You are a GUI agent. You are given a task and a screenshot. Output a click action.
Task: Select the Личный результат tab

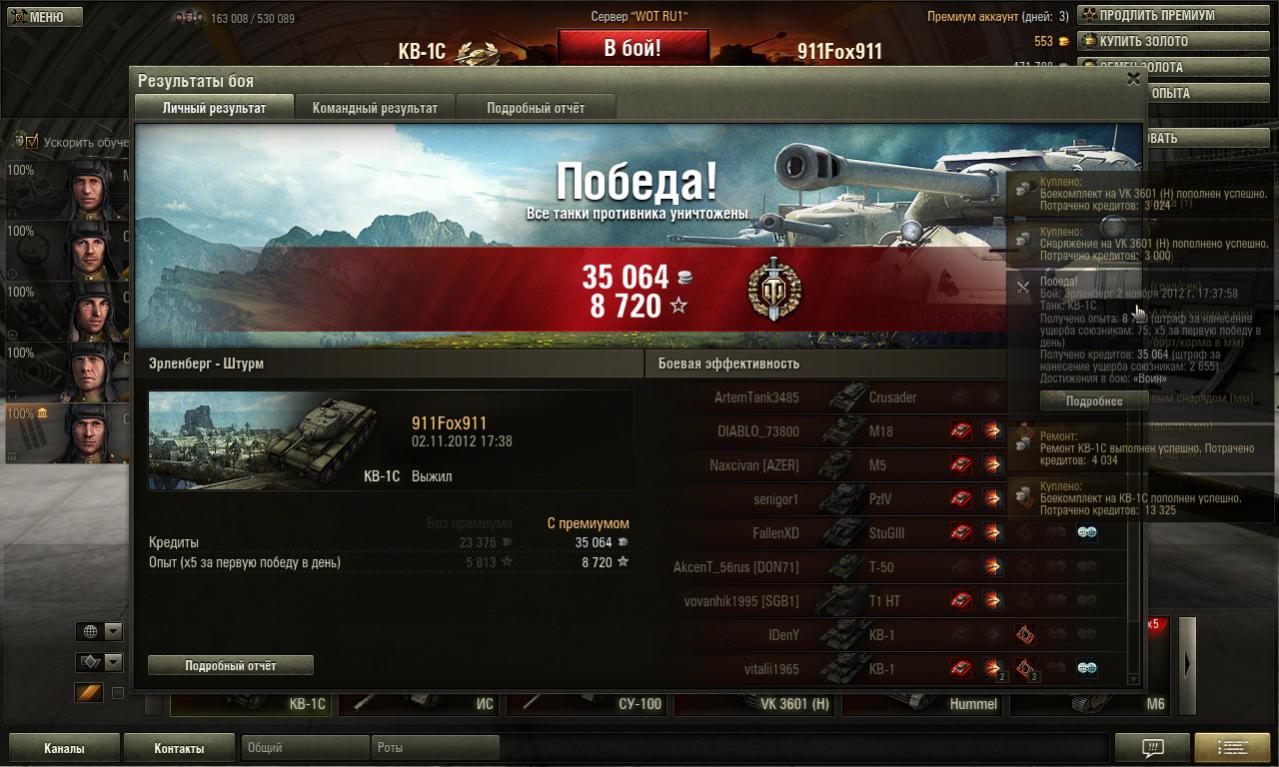(x=214, y=108)
